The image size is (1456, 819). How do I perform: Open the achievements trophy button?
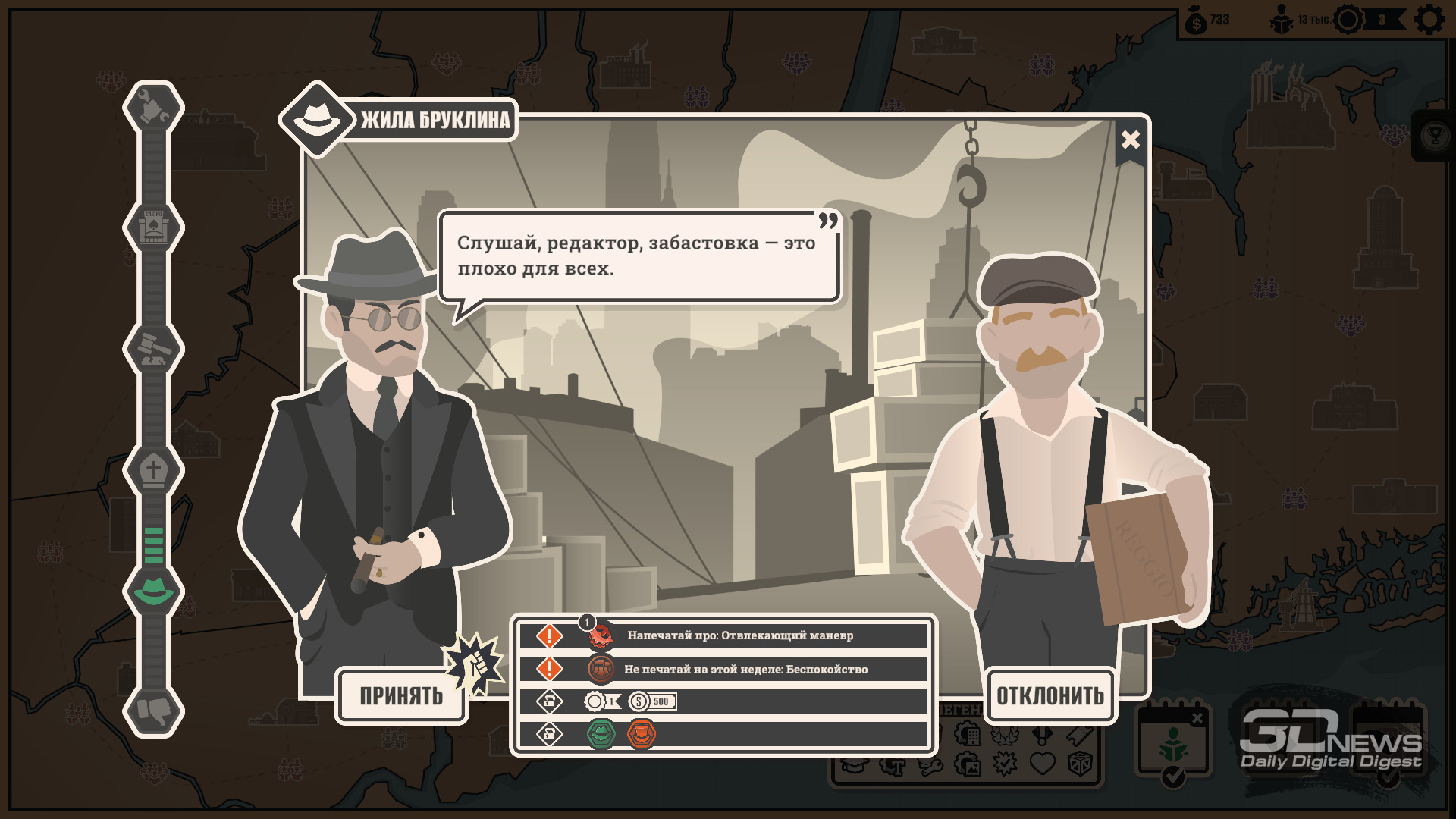tap(1434, 136)
